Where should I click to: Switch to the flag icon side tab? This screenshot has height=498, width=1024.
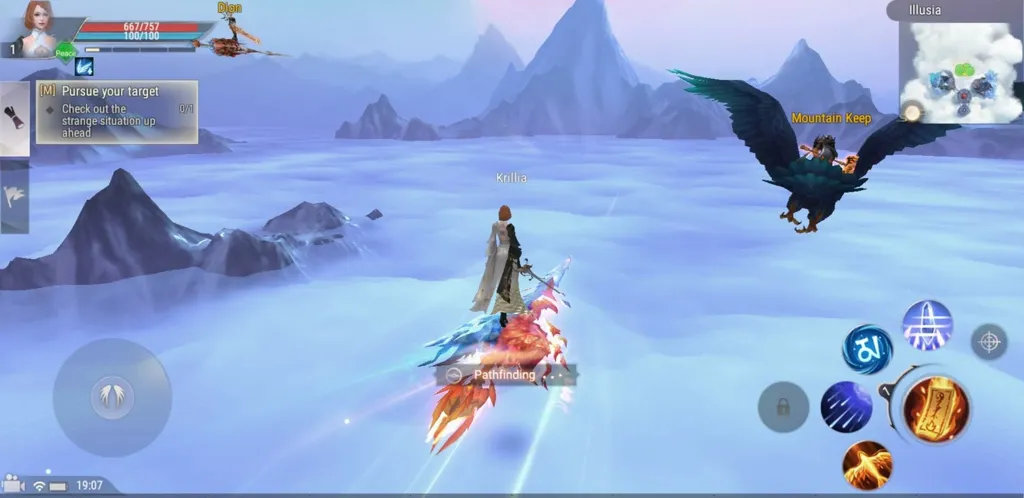(x=14, y=196)
